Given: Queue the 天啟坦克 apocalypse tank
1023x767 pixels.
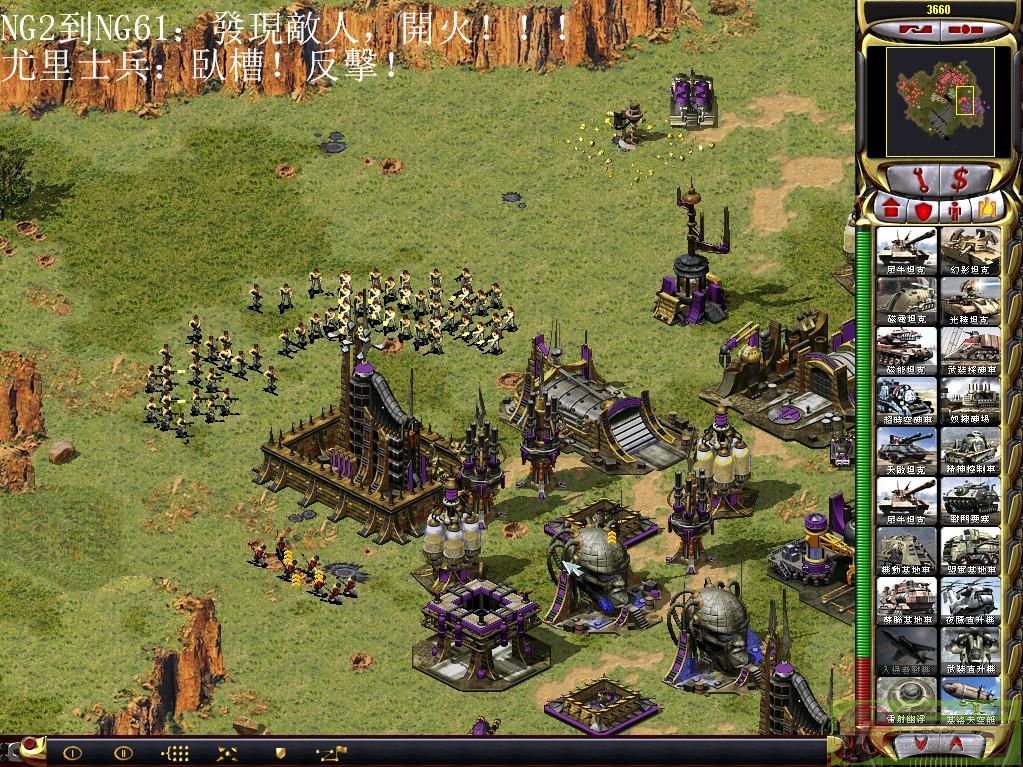Looking at the screenshot, I should click(907, 451).
